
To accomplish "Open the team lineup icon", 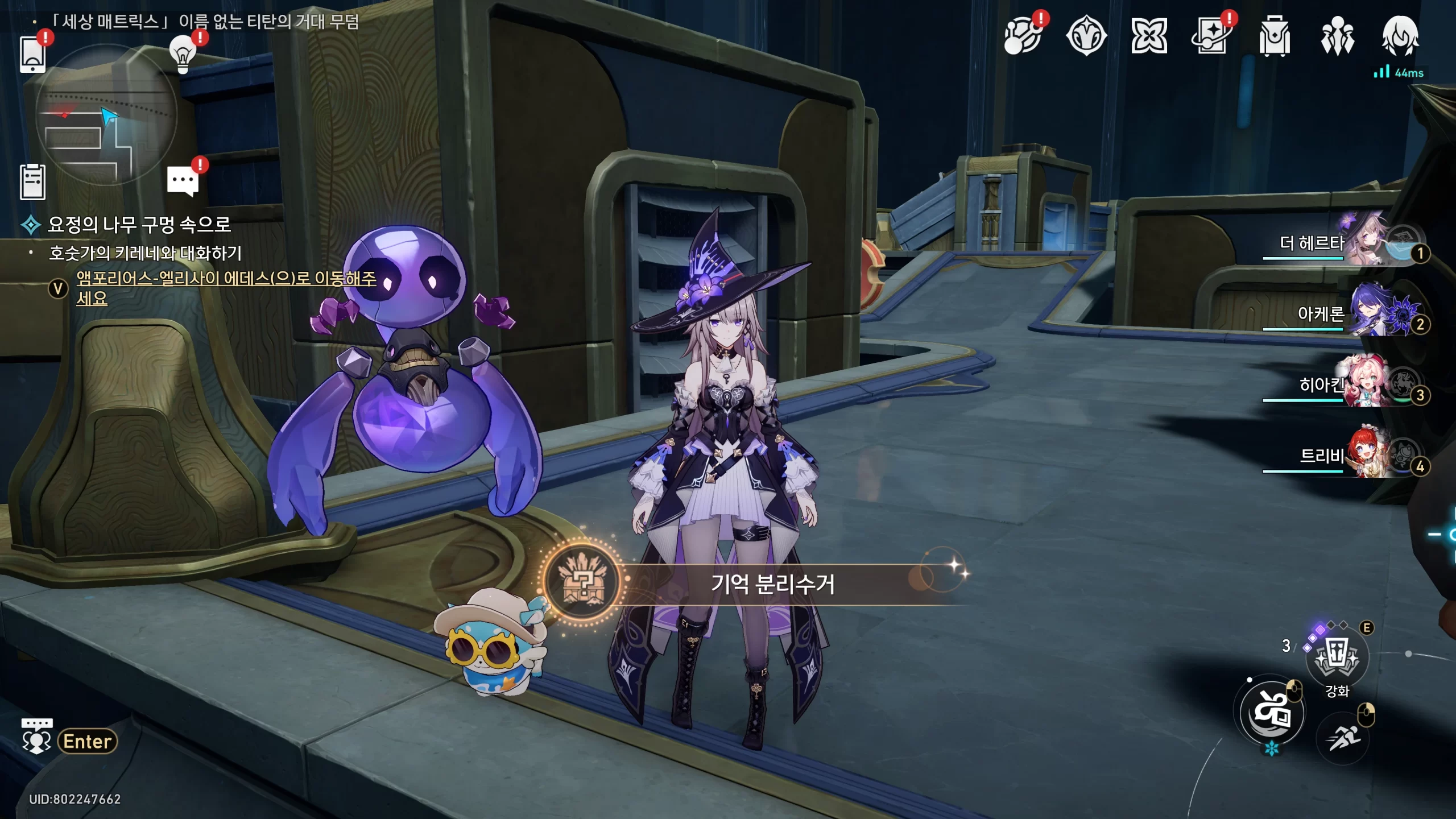I will pos(1337,36).
